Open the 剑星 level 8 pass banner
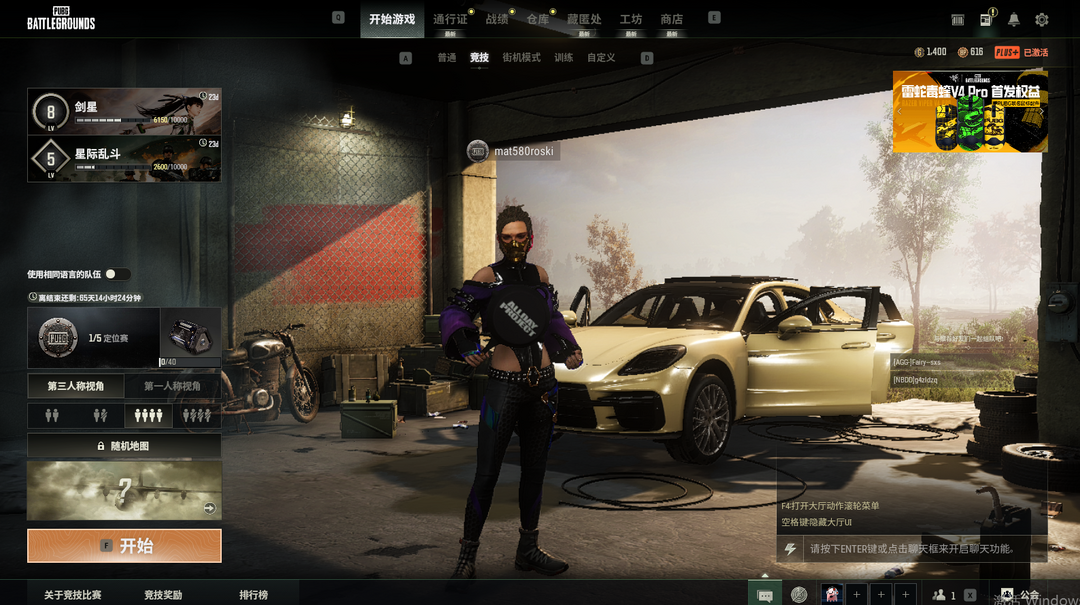This screenshot has width=1080, height=605. pos(124,111)
